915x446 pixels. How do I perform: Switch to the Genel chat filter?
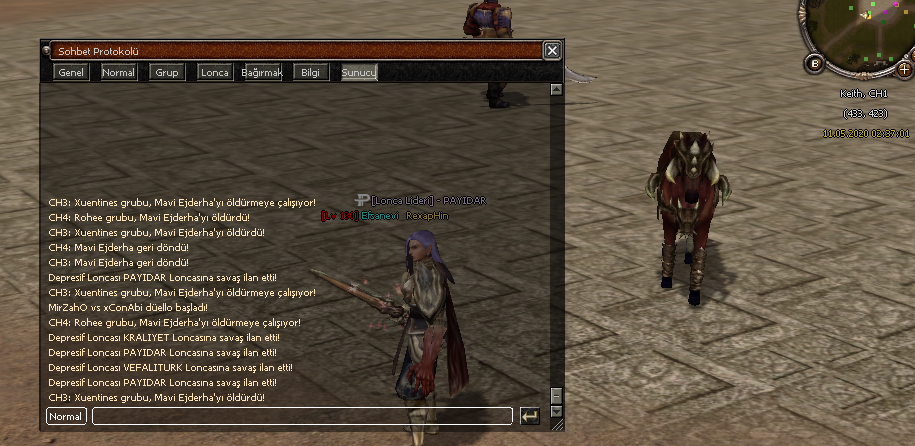[72, 72]
